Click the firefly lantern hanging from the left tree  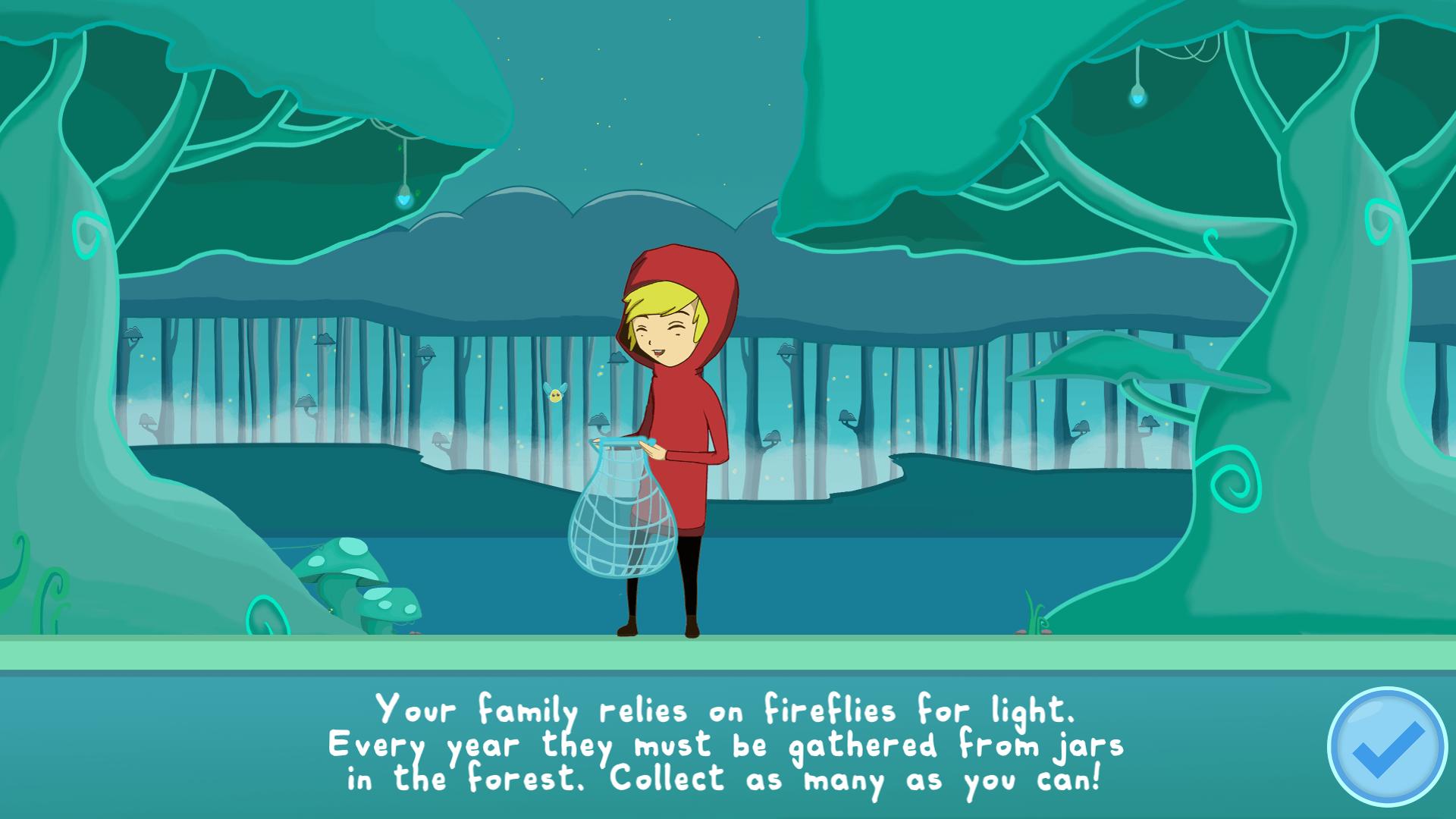pos(404,199)
